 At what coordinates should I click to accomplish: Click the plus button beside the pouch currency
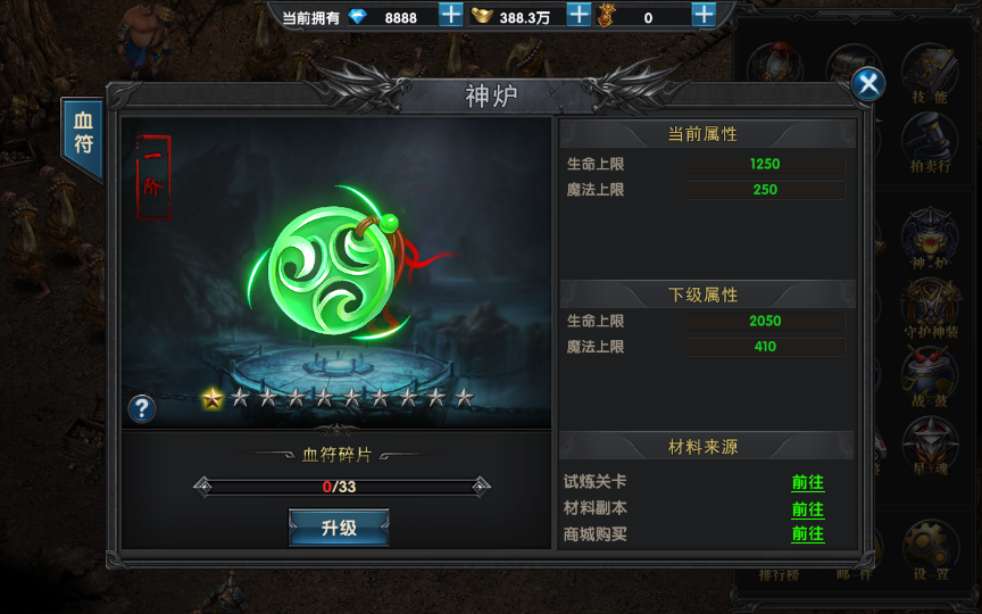coord(704,15)
